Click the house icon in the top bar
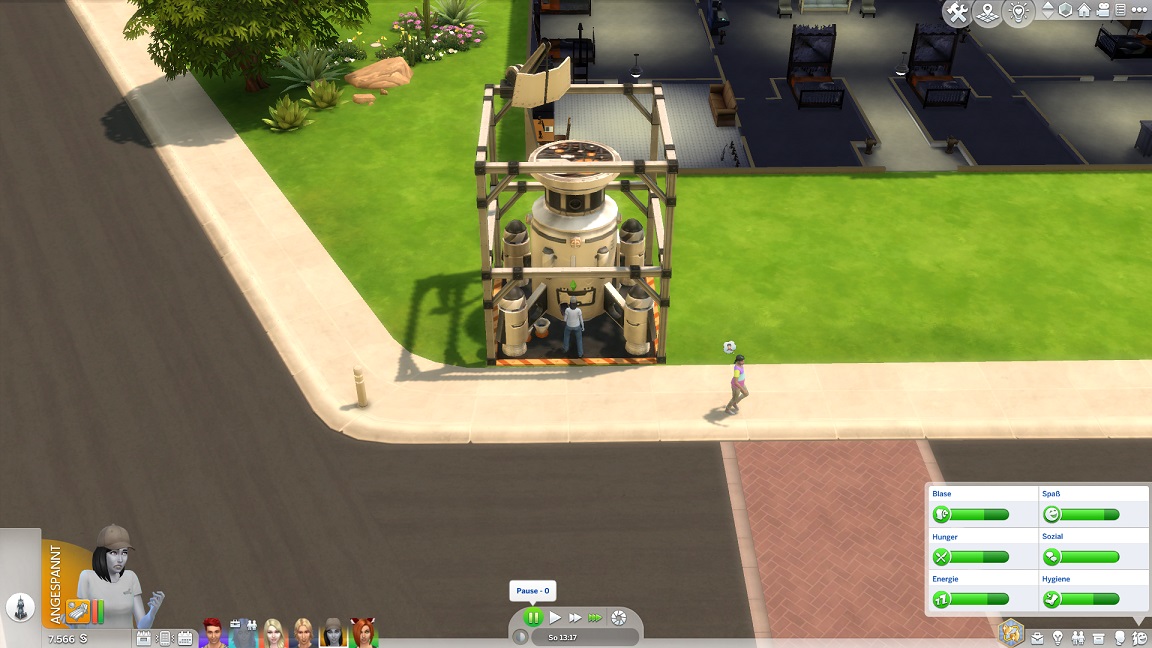This screenshot has height=648, width=1152. (x=1084, y=11)
